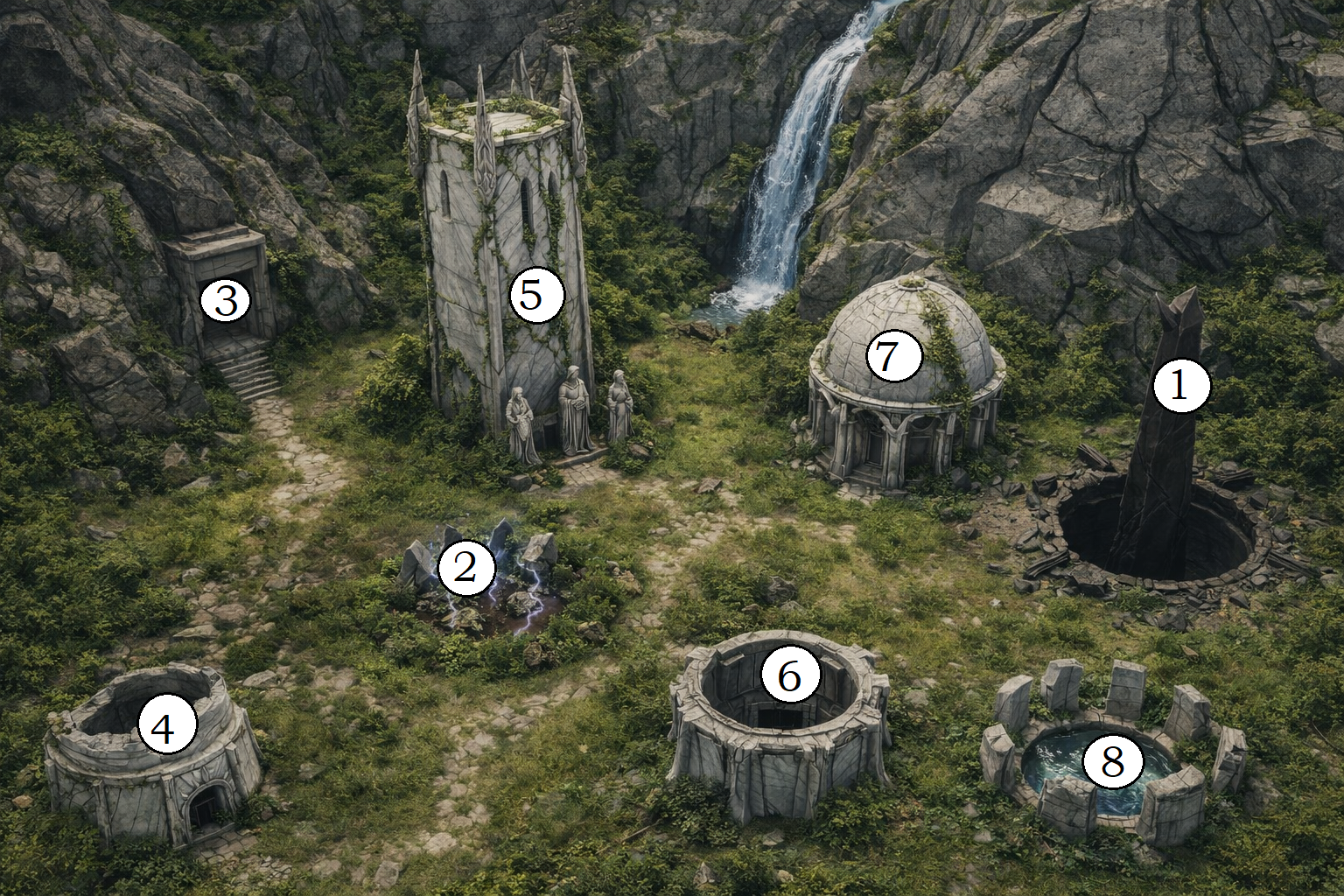This screenshot has width=1344, height=896.
Task: Select the number 5 tower marker
Action: click(x=535, y=295)
